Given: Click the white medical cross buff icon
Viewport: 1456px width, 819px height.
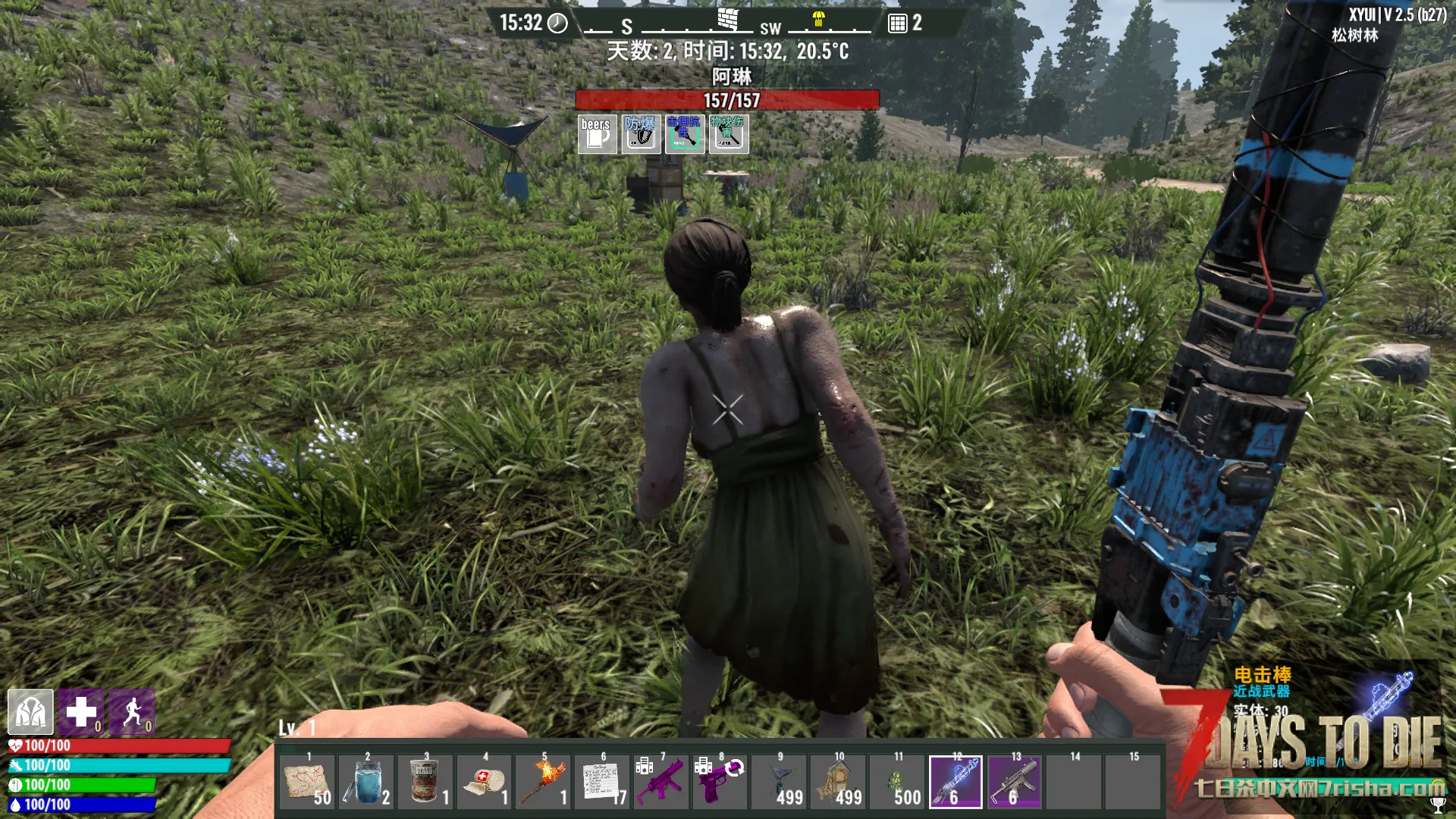Looking at the screenshot, I should tap(81, 712).
